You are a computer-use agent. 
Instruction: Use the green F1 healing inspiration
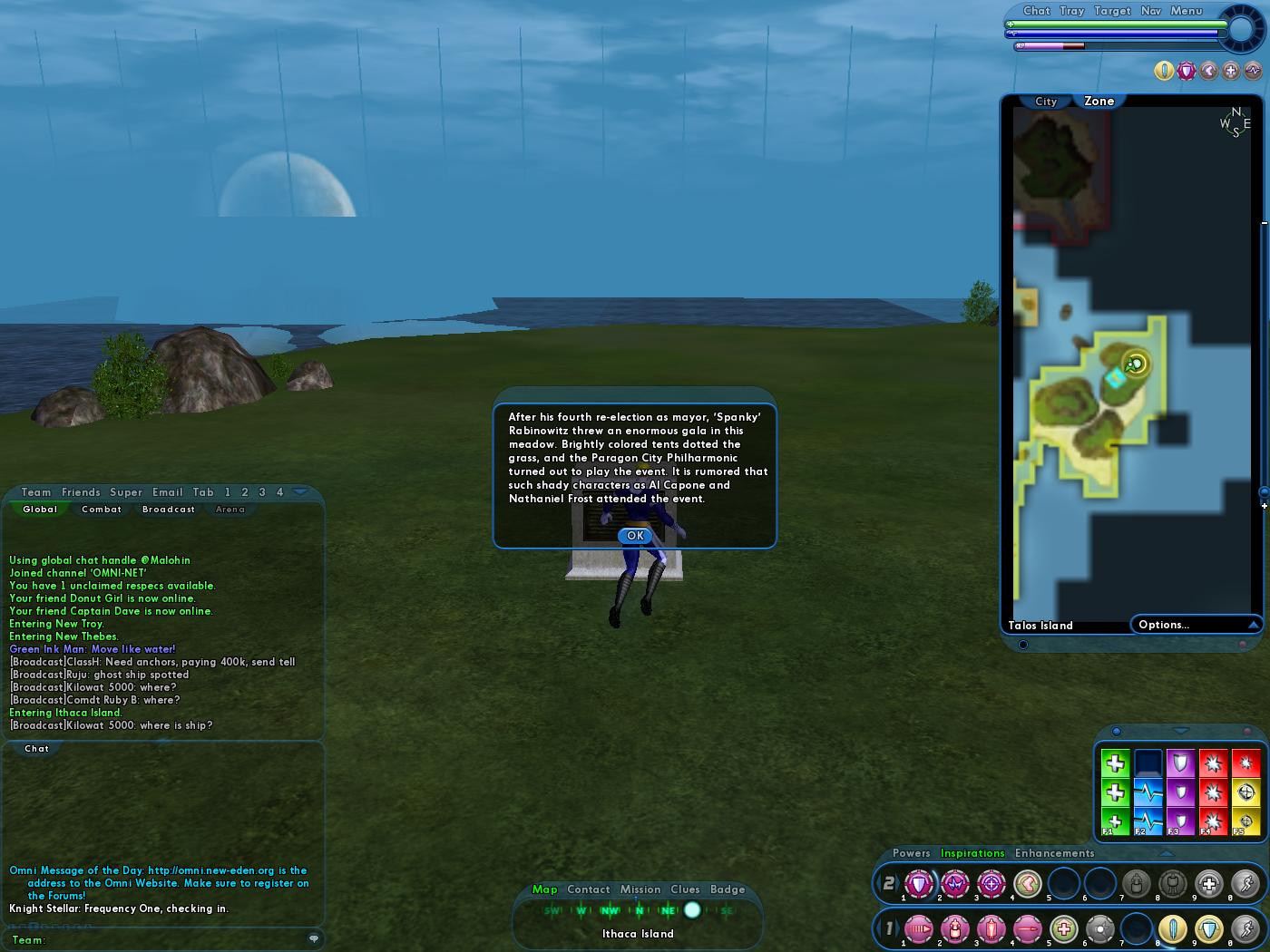click(x=1115, y=821)
